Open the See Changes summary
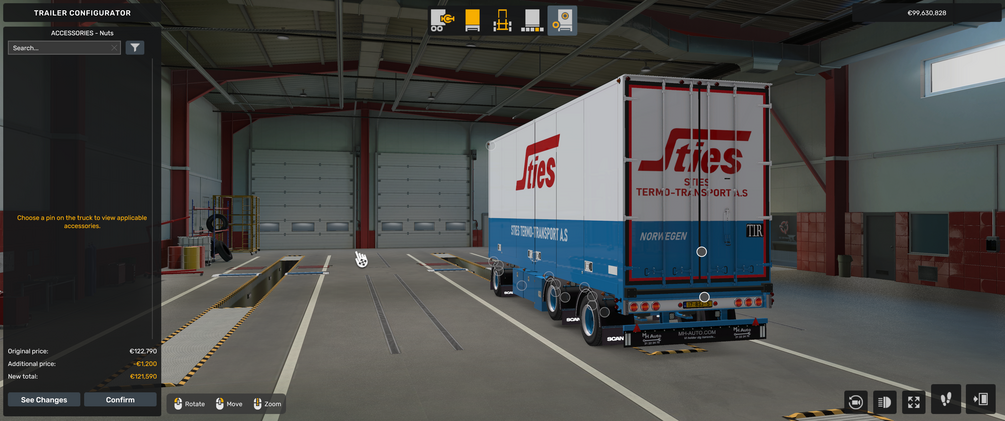Screen dimensions: 1005x421 (44, 400)
